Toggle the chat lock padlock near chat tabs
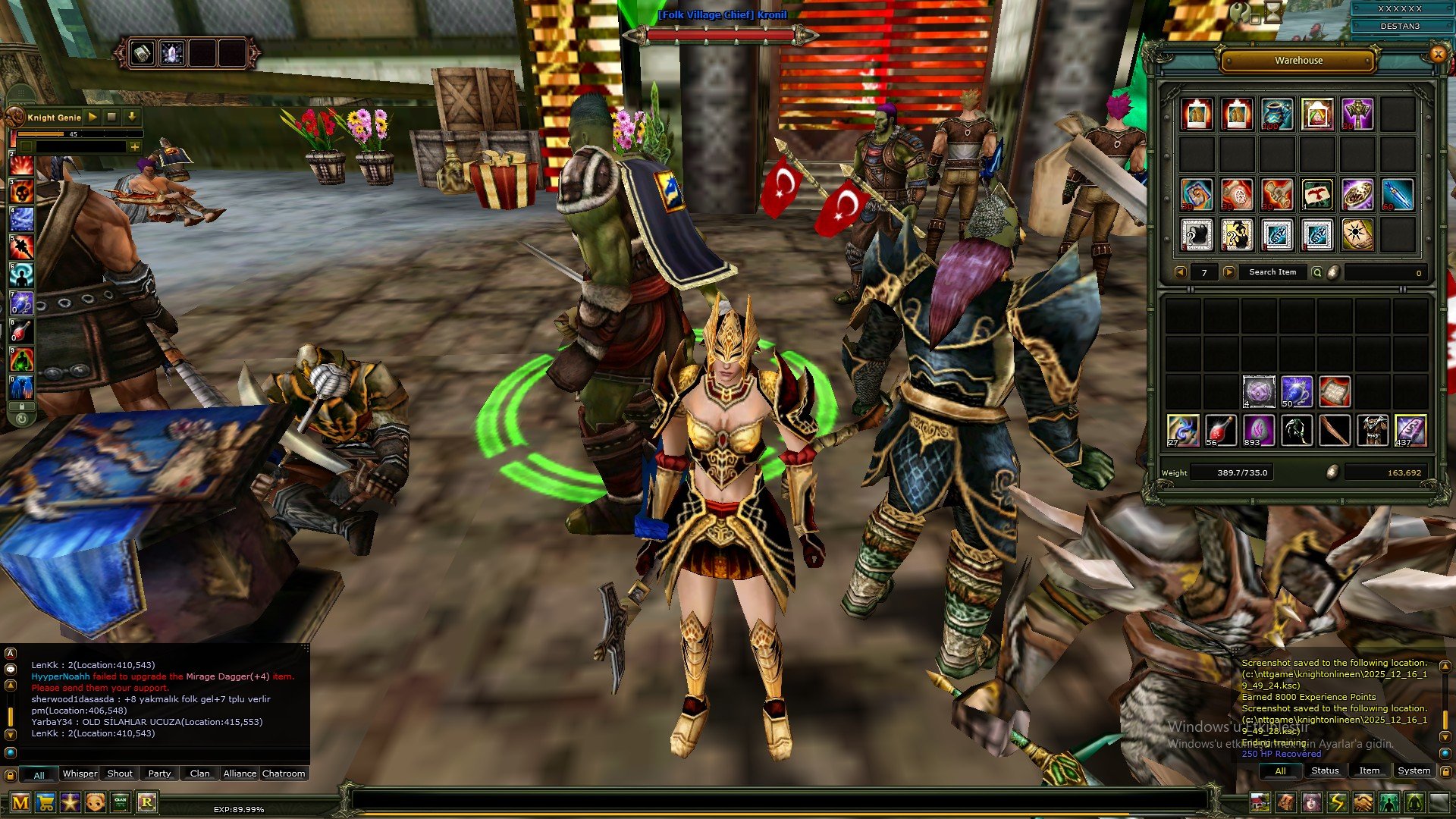 (x=11, y=775)
